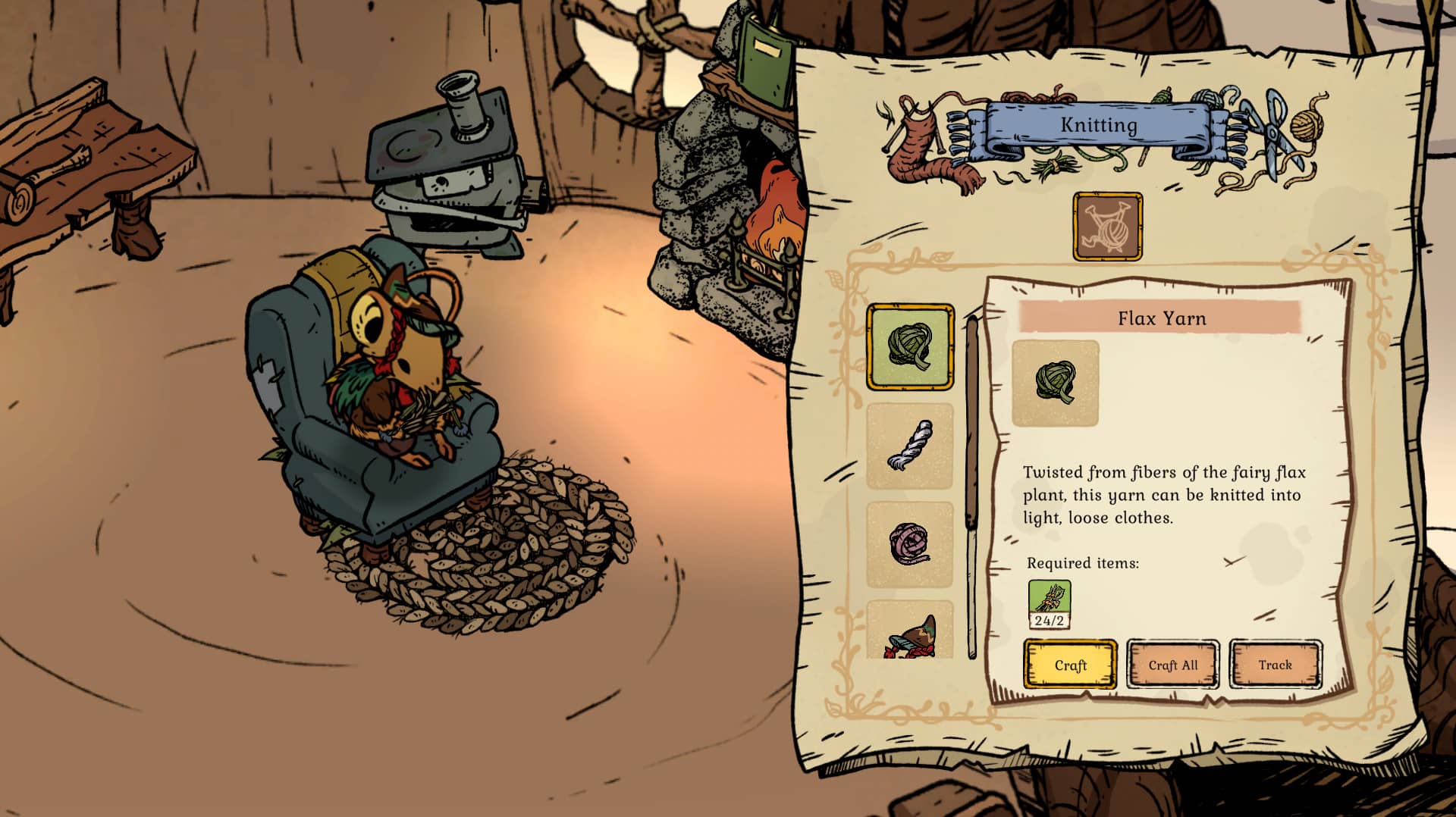Open the knitting category tab
Screen dimensions: 1456x817
coord(1107,227)
